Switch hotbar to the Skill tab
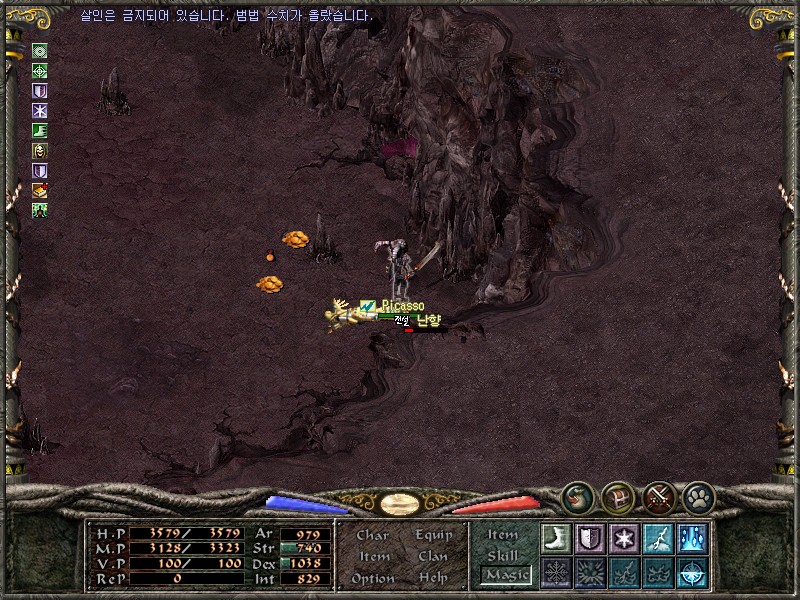Image resolution: width=800 pixels, height=600 pixels. (503, 555)
